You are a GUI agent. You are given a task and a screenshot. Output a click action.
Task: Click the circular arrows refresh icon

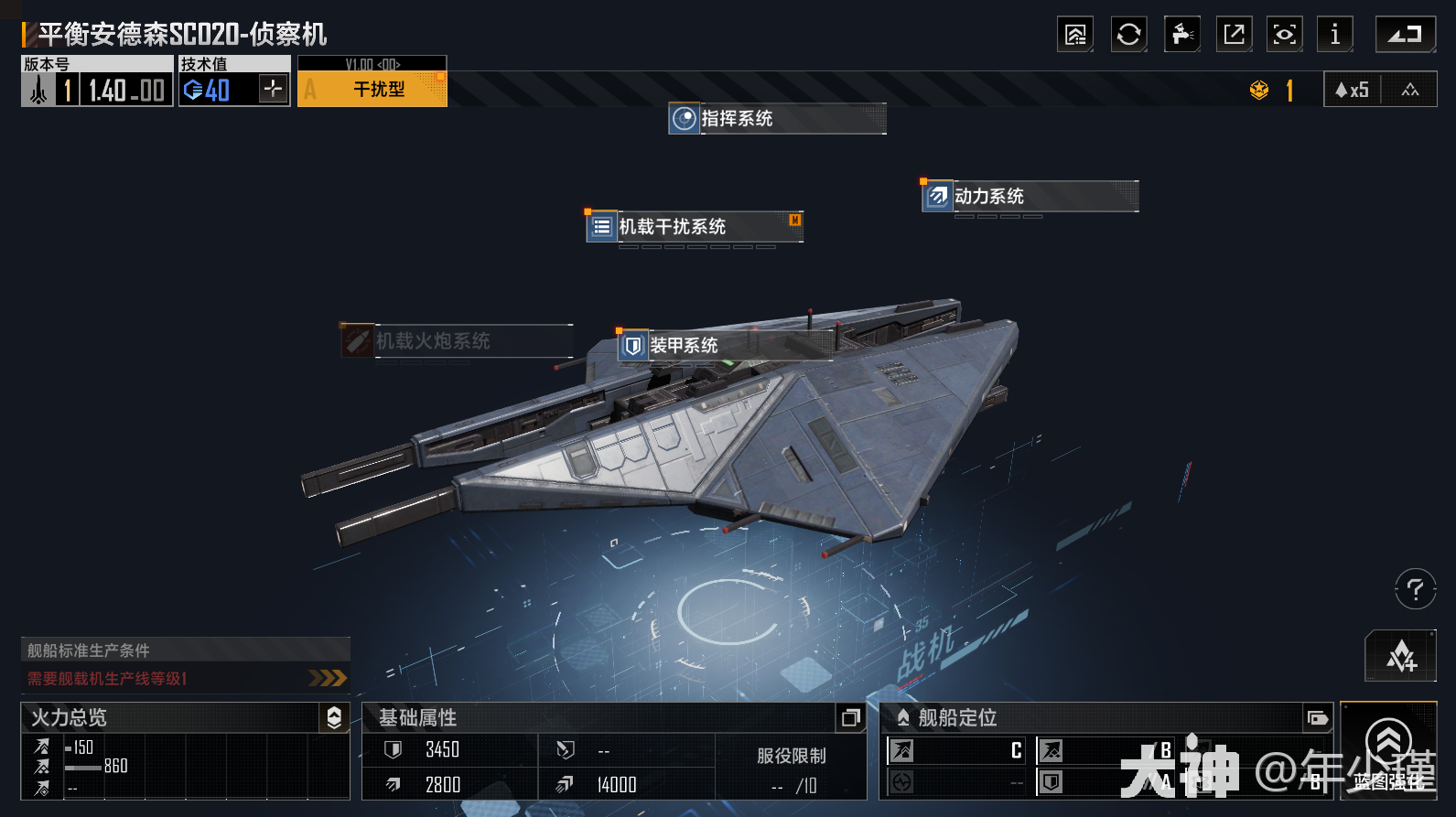pyautogui.click(x=1128, y=36)
